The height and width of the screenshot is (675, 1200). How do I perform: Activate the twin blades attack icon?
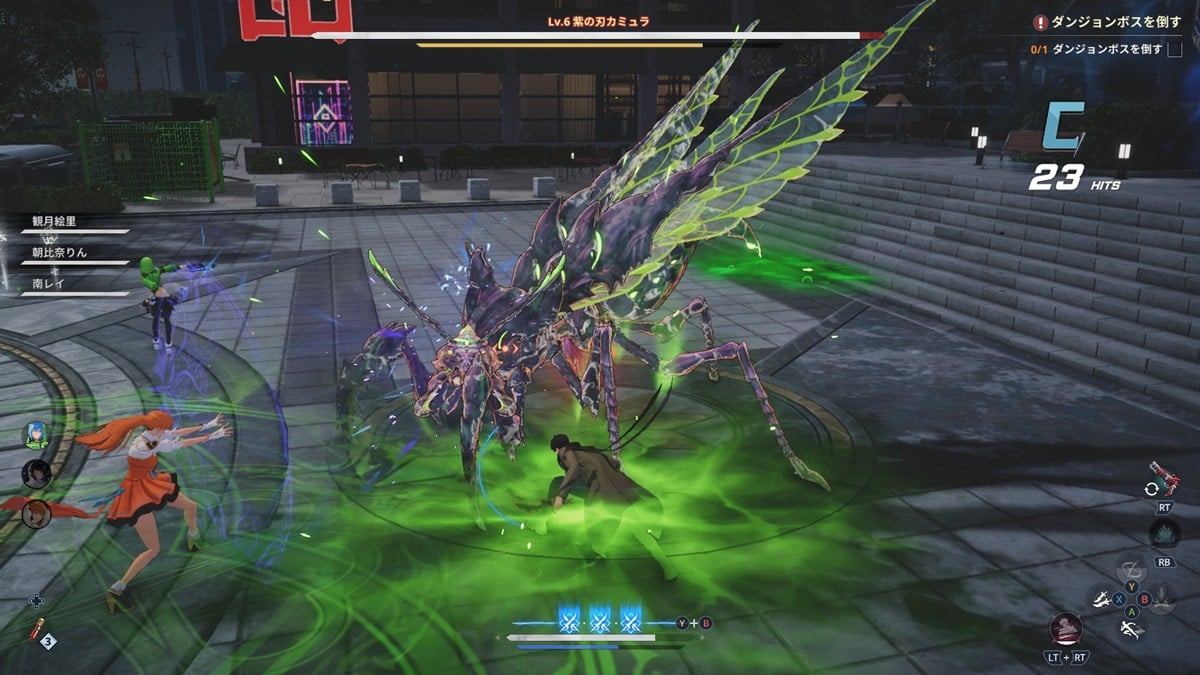(1103, 601)
